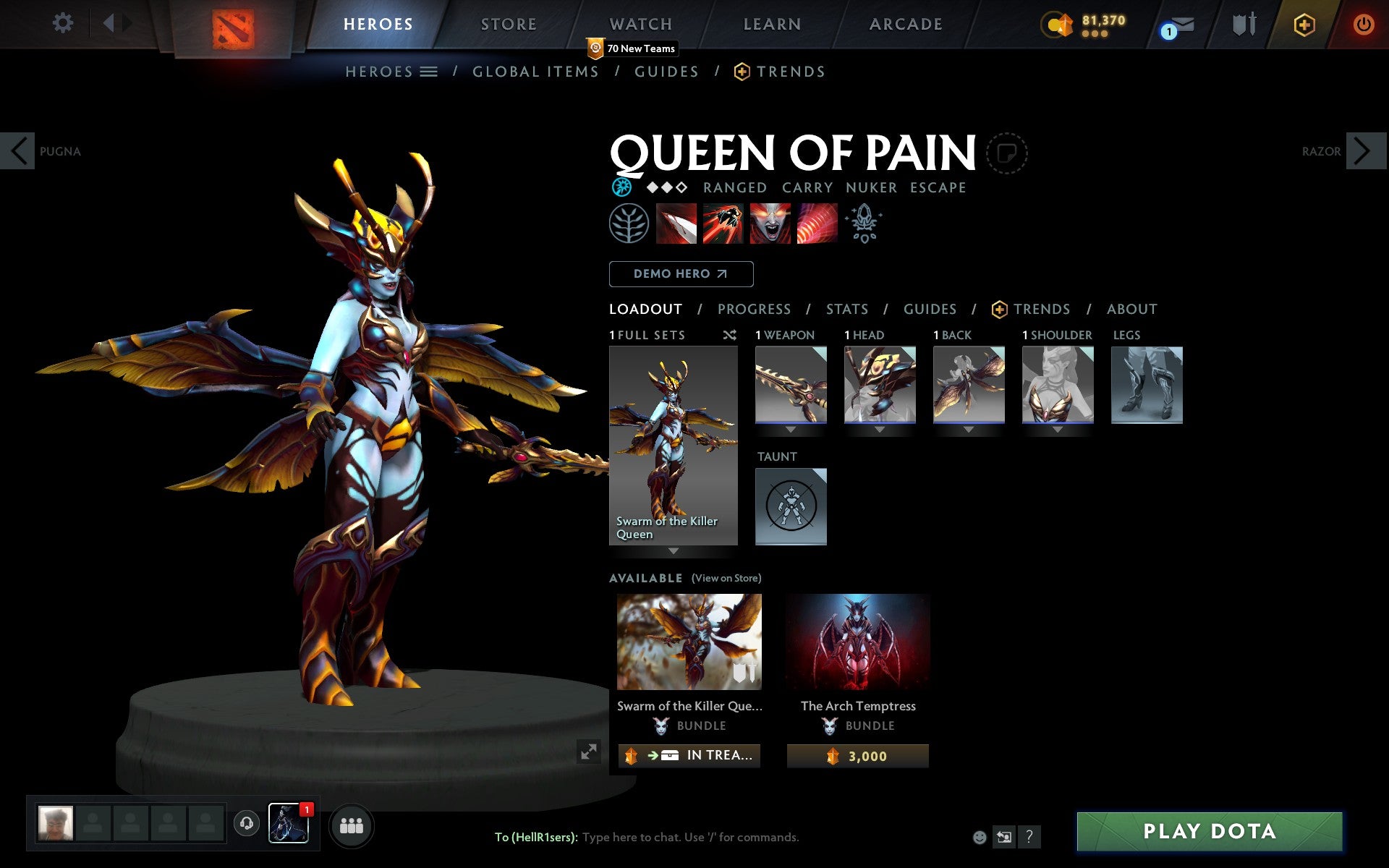Open the settings gear

[x=64, y=24]
